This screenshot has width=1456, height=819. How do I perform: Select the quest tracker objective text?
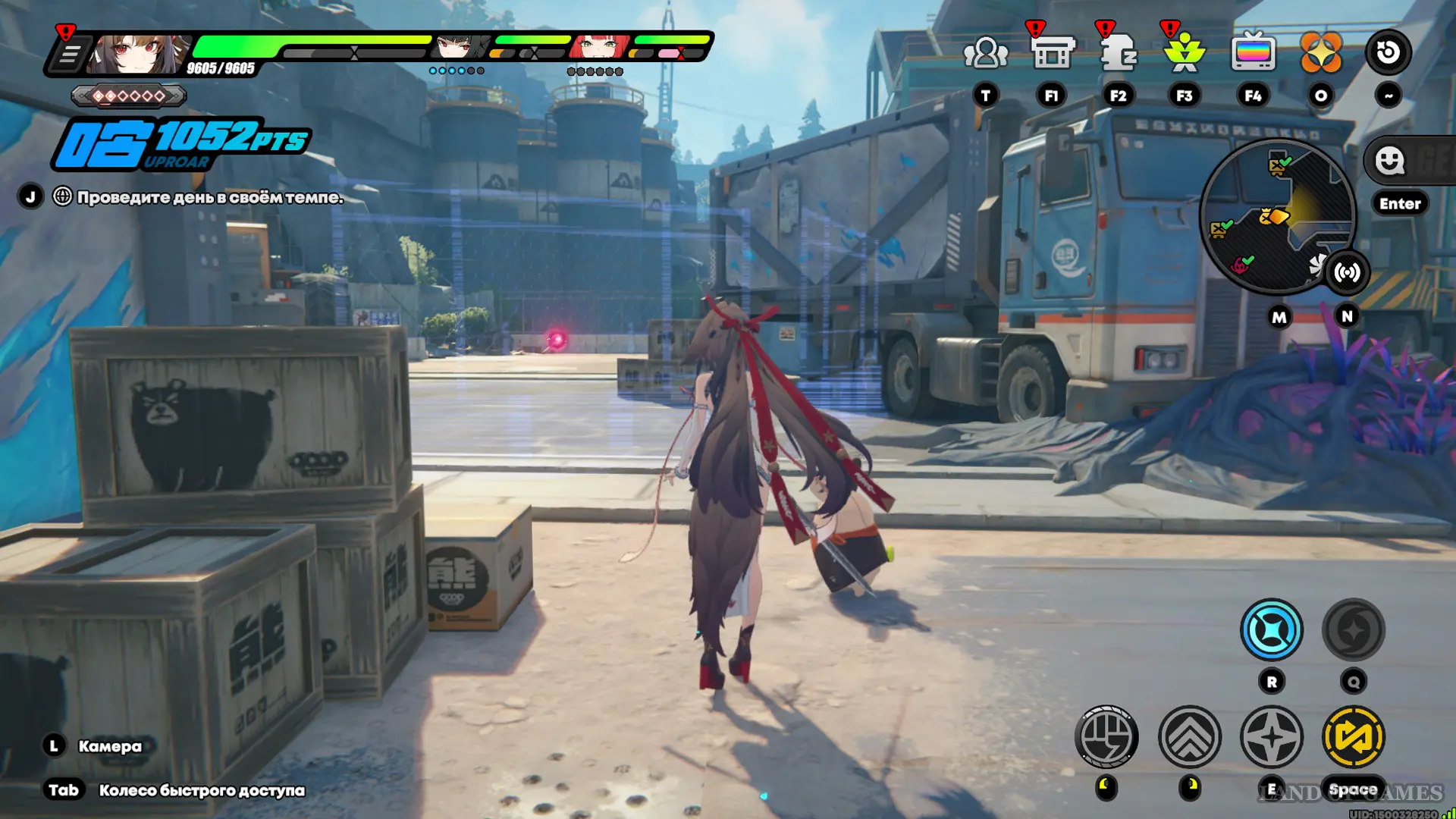click(209, 197)
